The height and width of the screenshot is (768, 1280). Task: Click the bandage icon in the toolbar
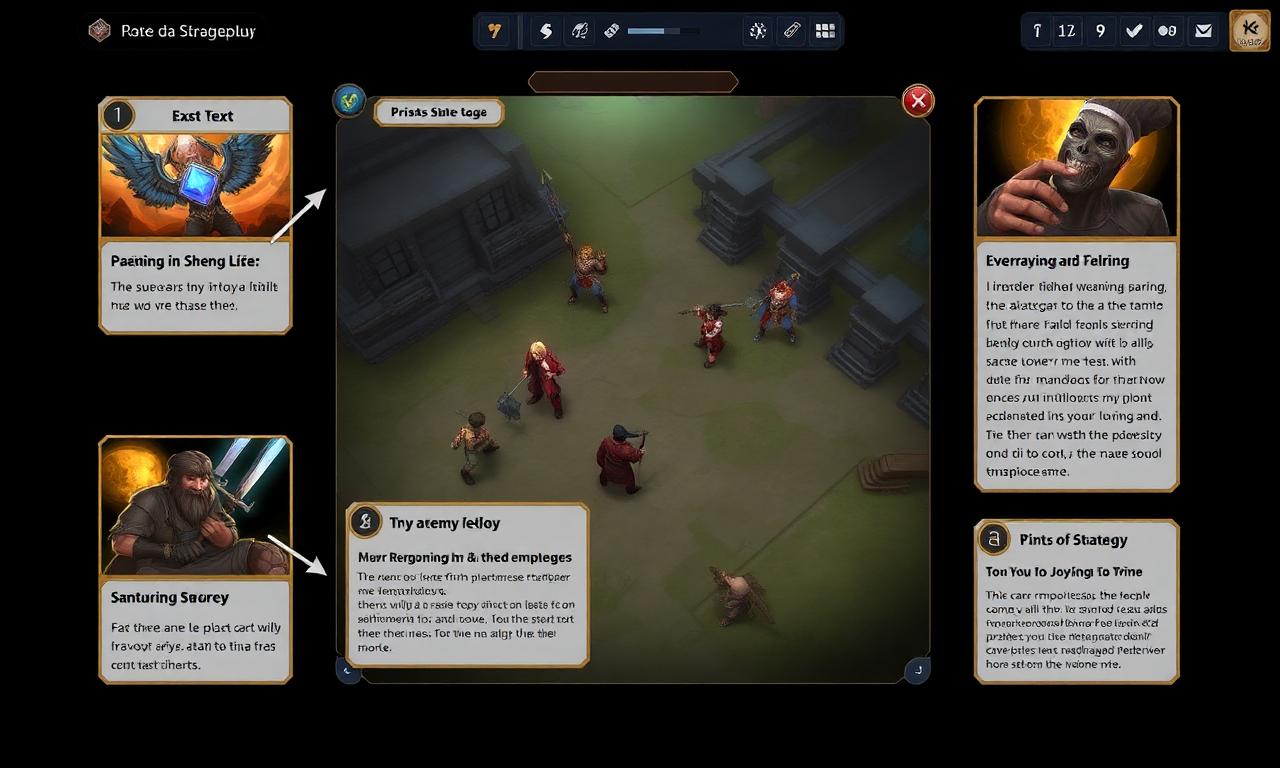pyautogui.click(x=612, y=31)
